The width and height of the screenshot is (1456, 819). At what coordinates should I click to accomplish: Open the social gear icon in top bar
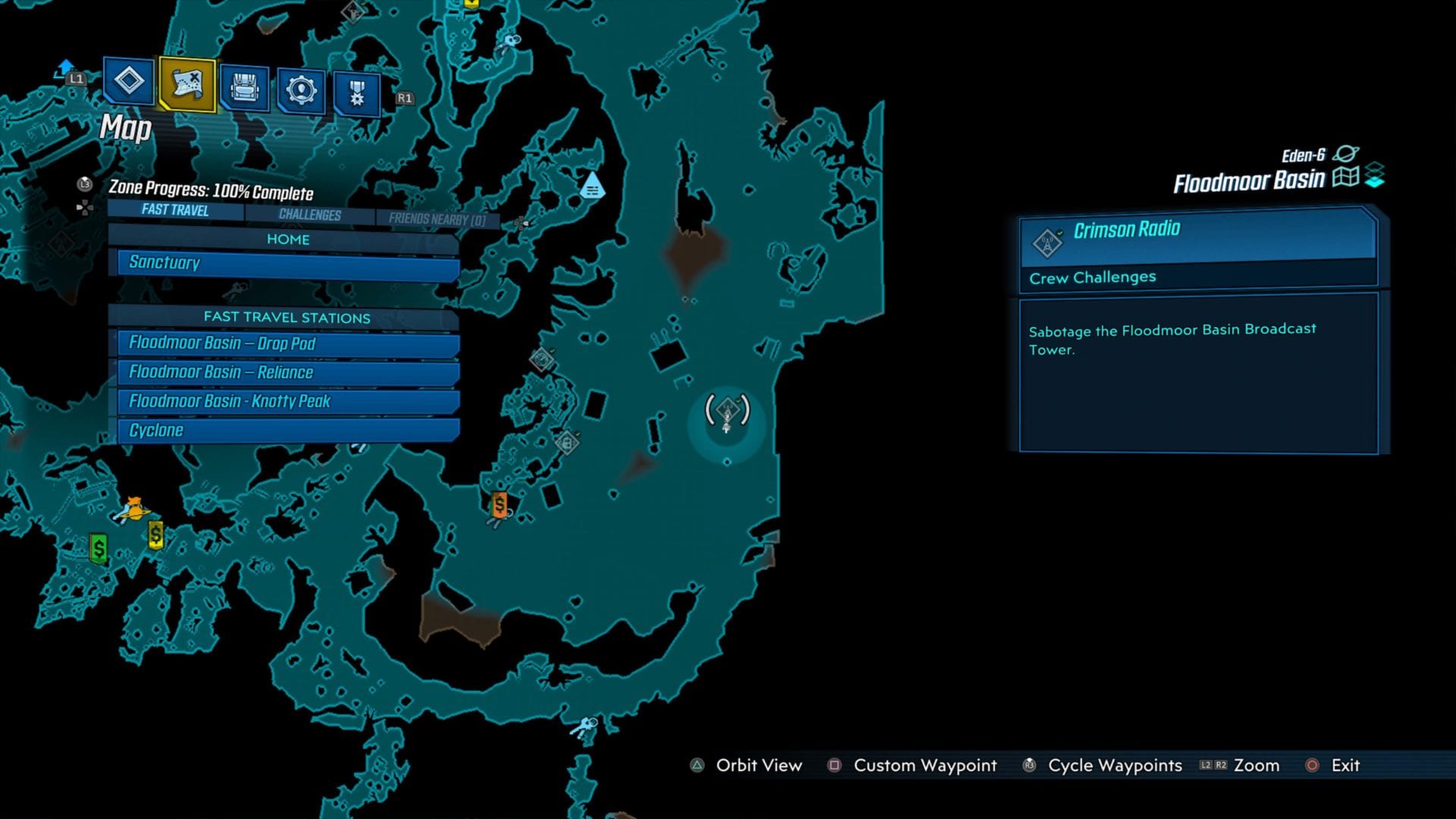tap(301, 86)
